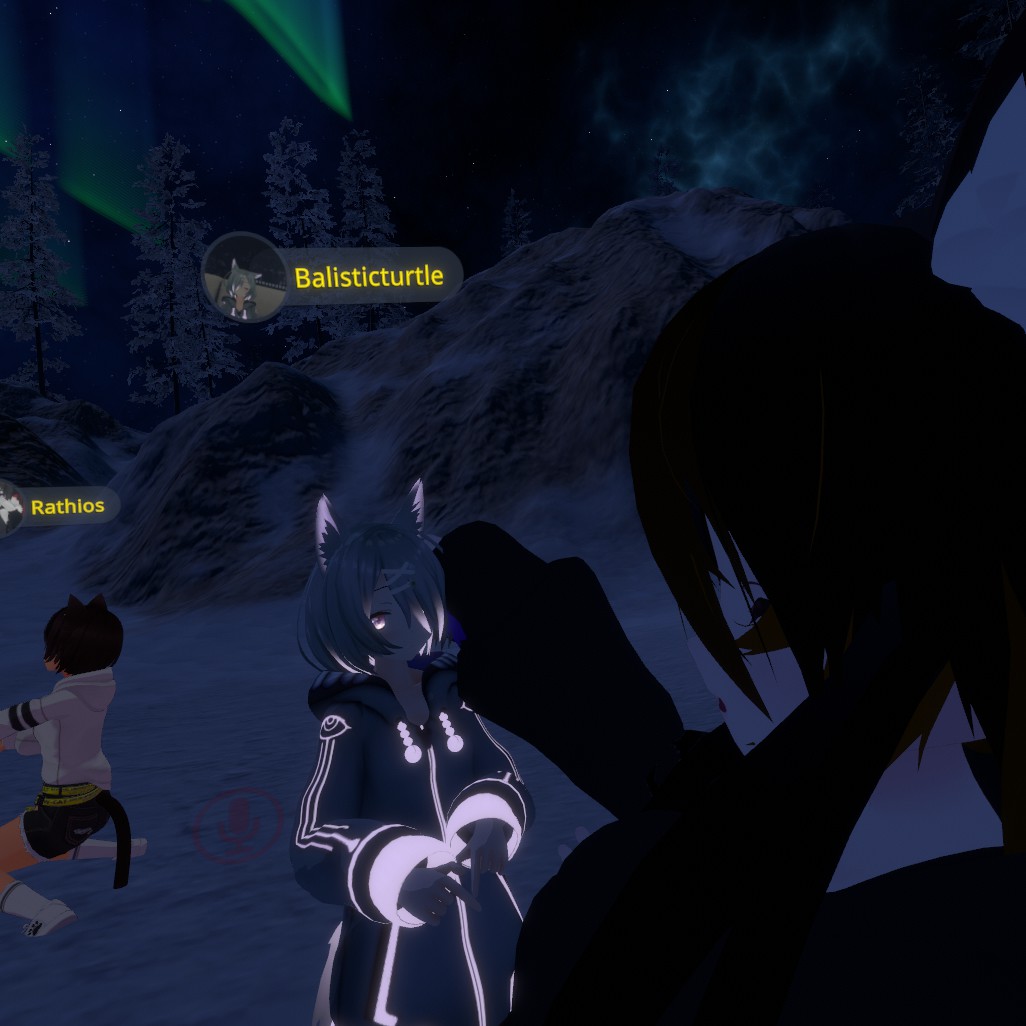Select the Rathios player nameplate
The image size is (1026, 1026).
coord(67,506)
